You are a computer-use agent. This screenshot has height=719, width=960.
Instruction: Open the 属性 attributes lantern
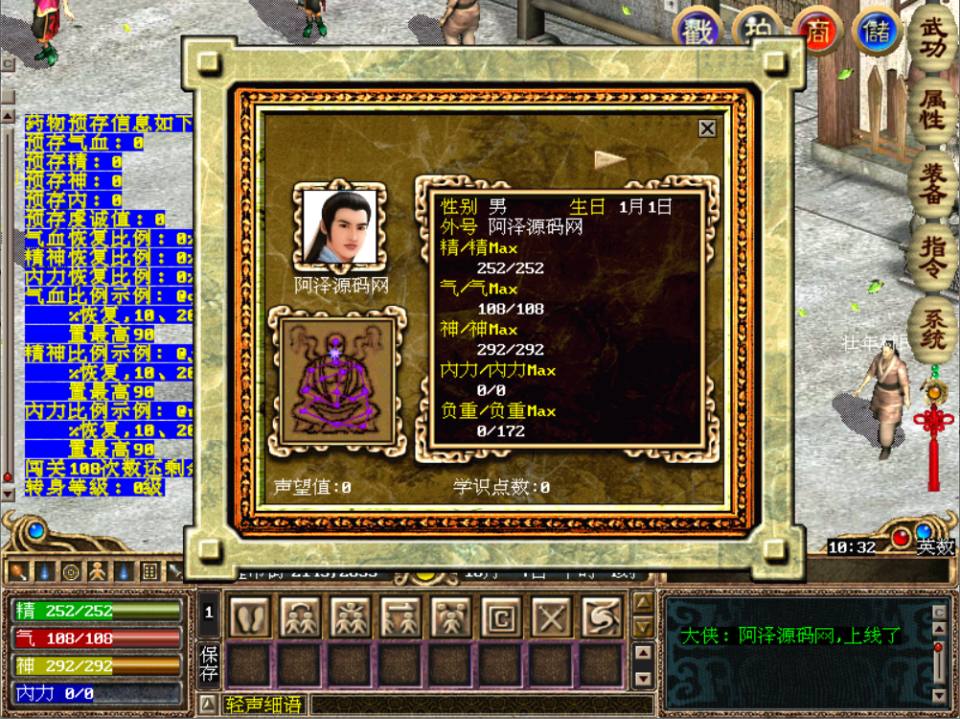932,107
